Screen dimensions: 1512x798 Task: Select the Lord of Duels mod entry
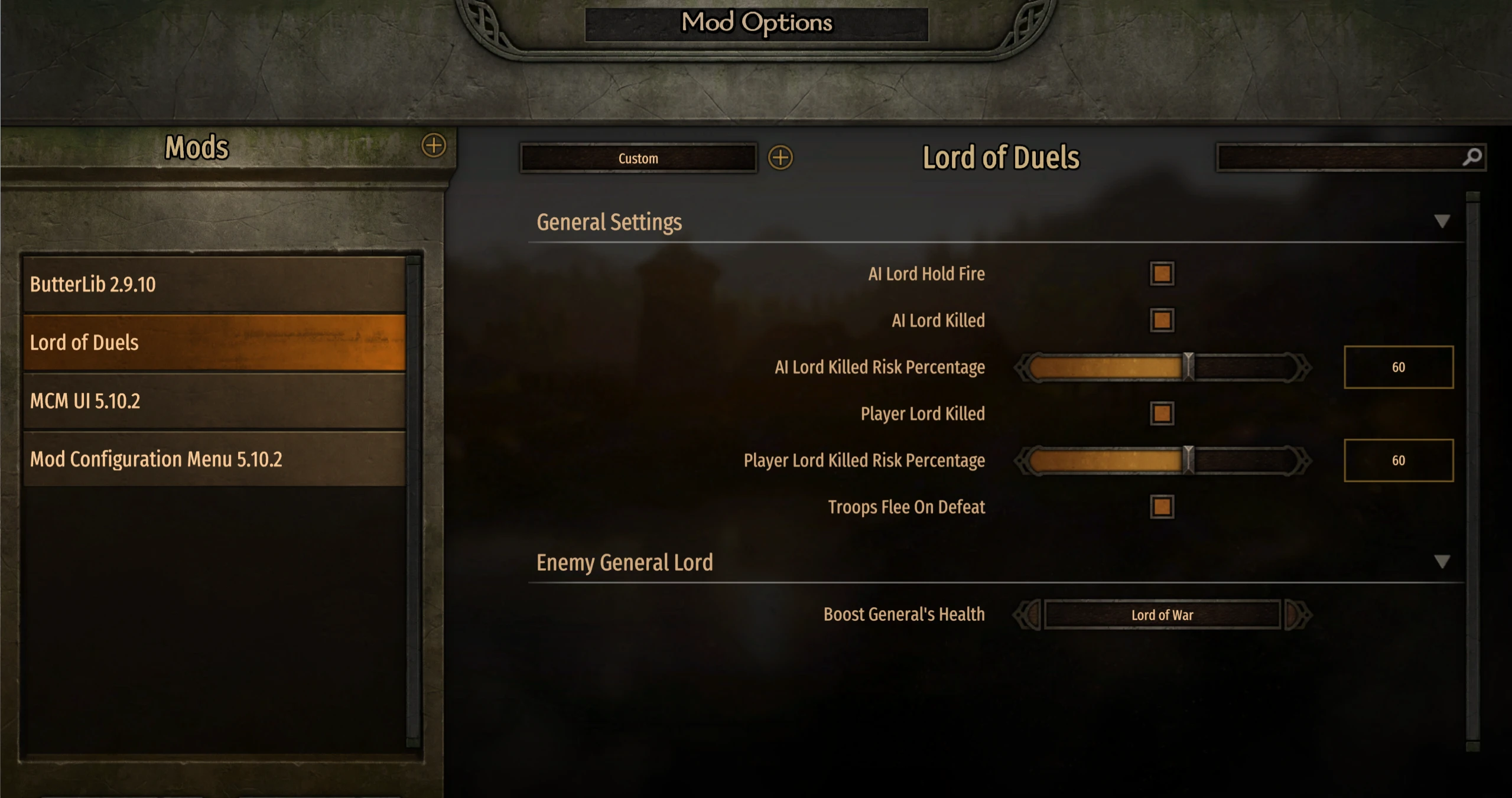click(x=214, y=343)
